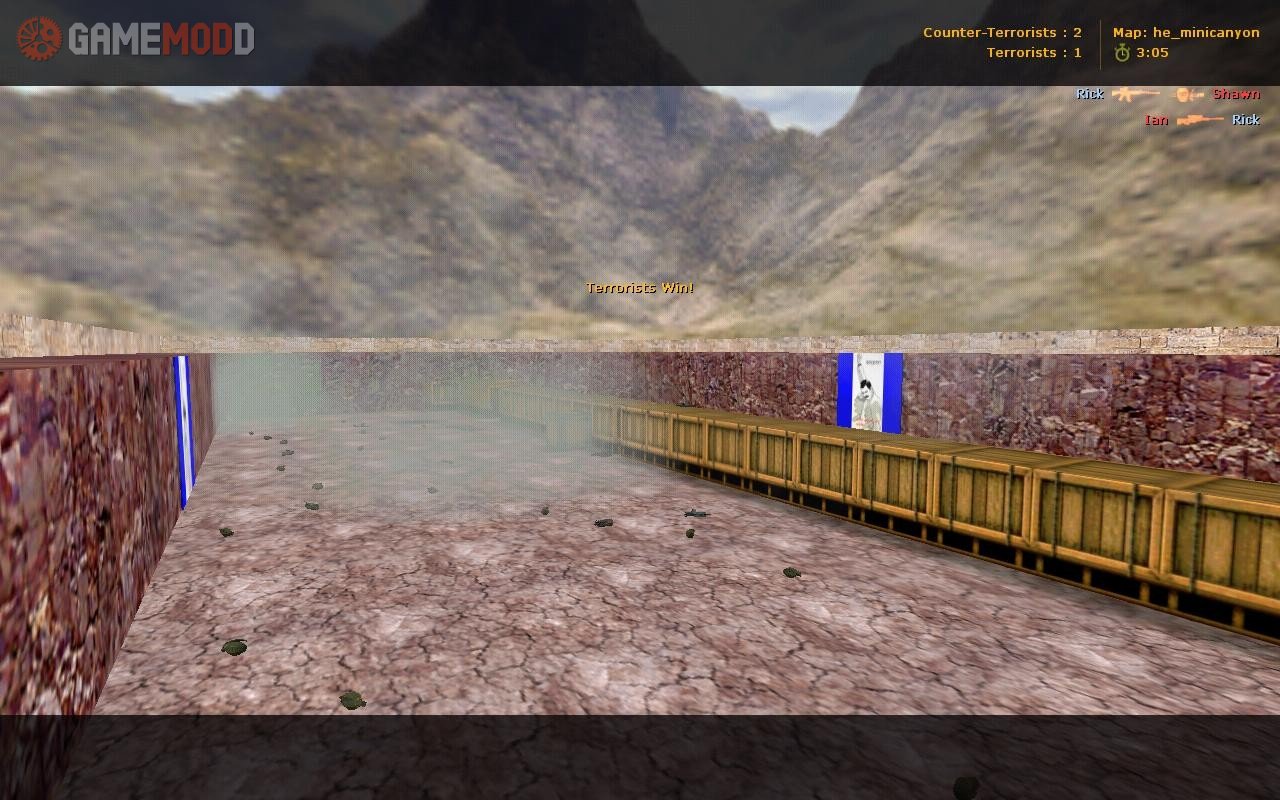The width and height of the screenshot is (1280, 800).
Task: Select the headshot icon next to Shawn
Action: point(1188,94)
